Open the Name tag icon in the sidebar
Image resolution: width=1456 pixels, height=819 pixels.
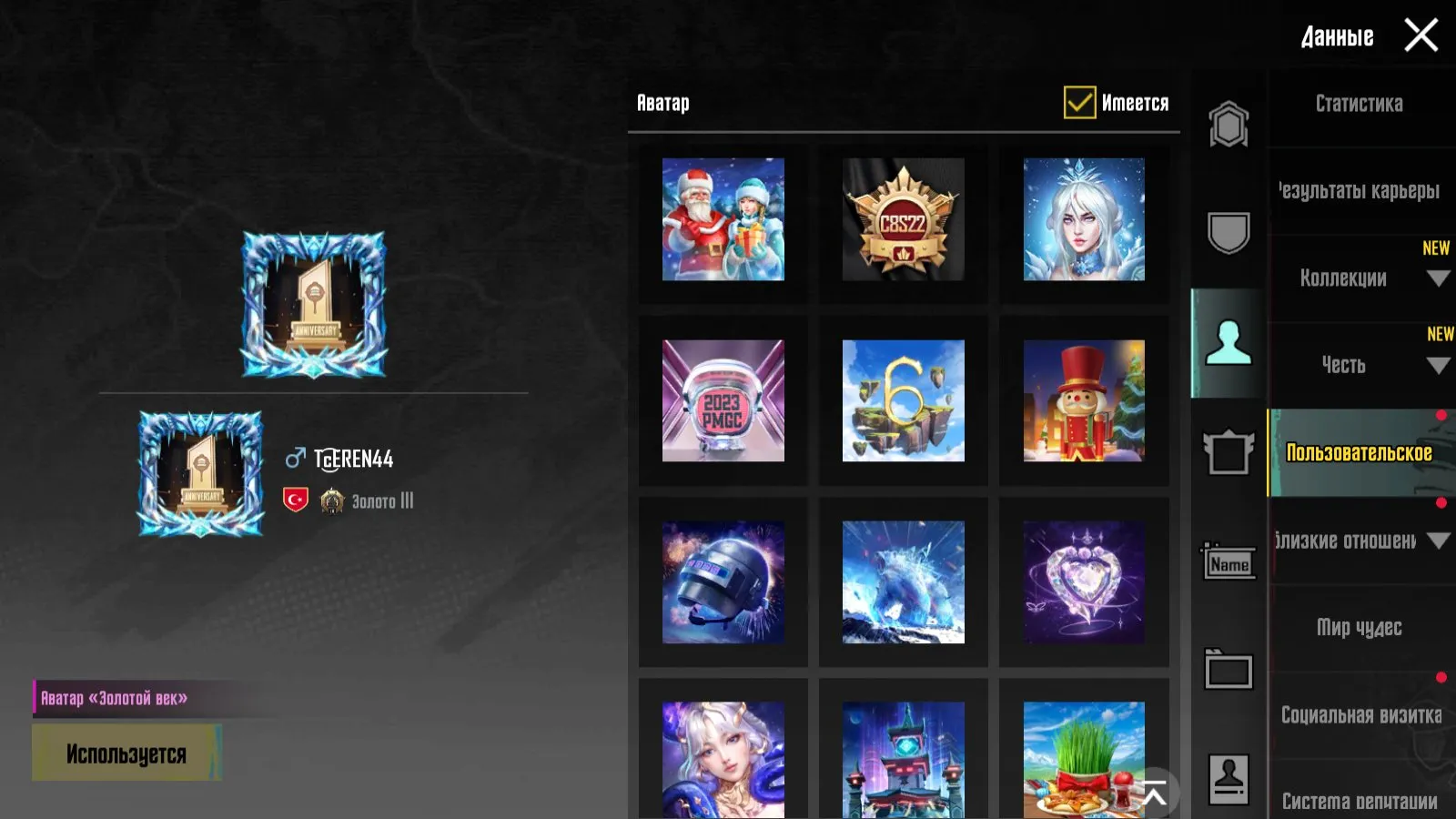tap(1228, 562)
